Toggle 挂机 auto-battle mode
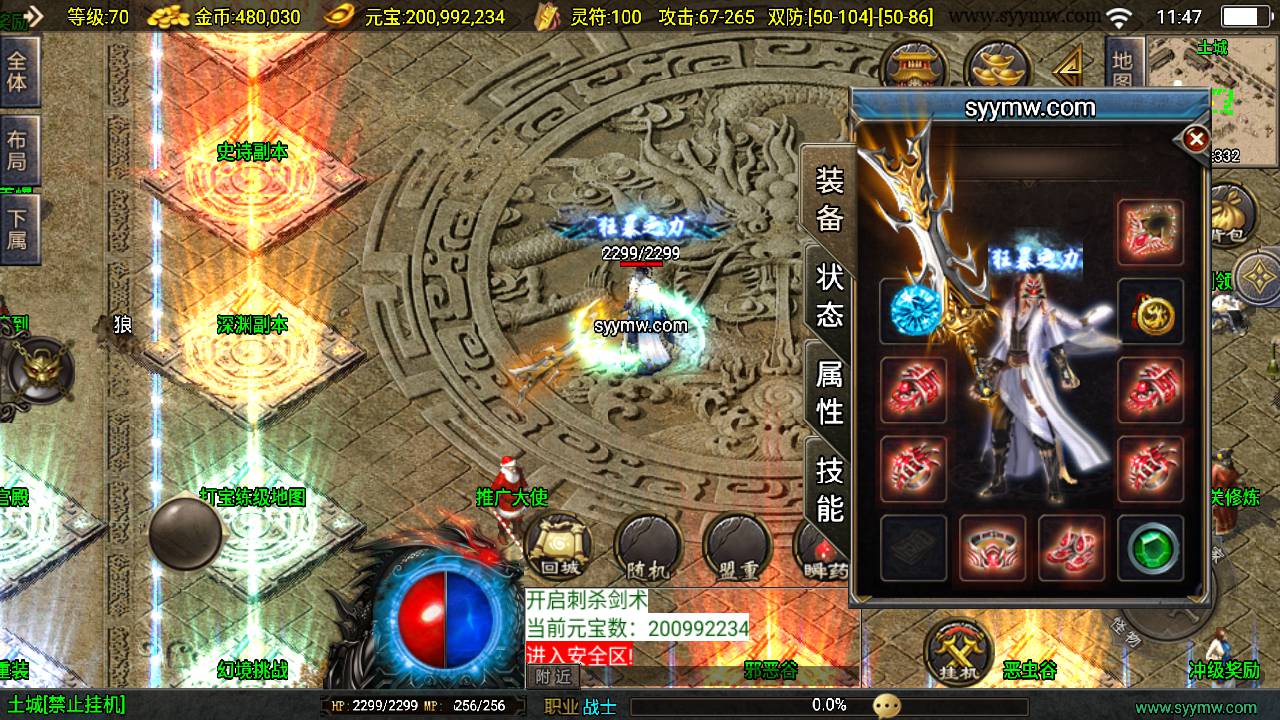Viewport: 1280px width, 720px height. pos(959,651)
